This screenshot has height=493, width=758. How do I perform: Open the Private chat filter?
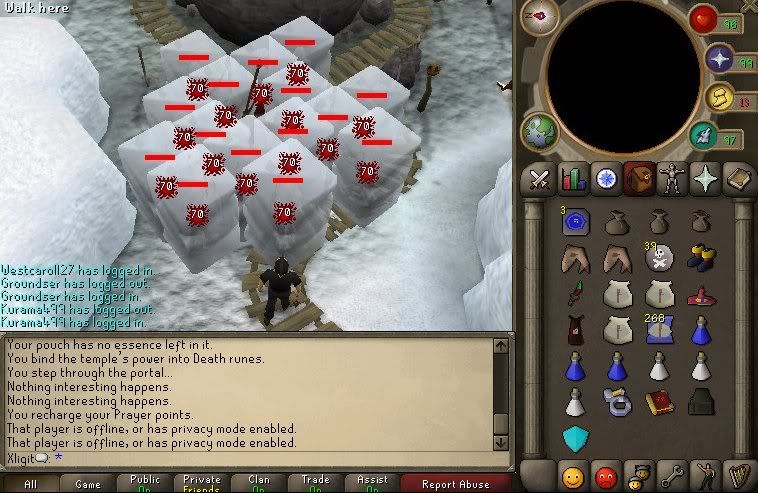tap(203, 484)
